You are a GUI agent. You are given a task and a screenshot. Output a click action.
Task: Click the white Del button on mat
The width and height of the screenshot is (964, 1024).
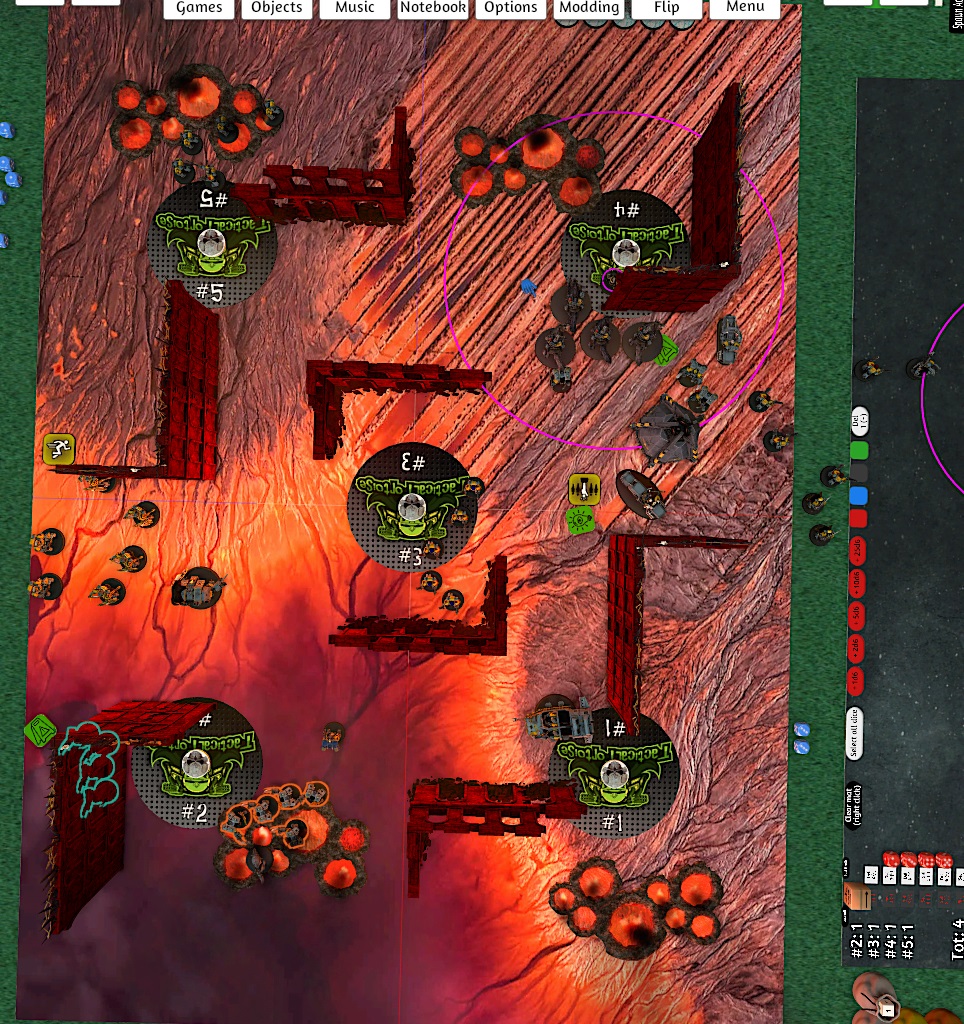coord(858,421)
